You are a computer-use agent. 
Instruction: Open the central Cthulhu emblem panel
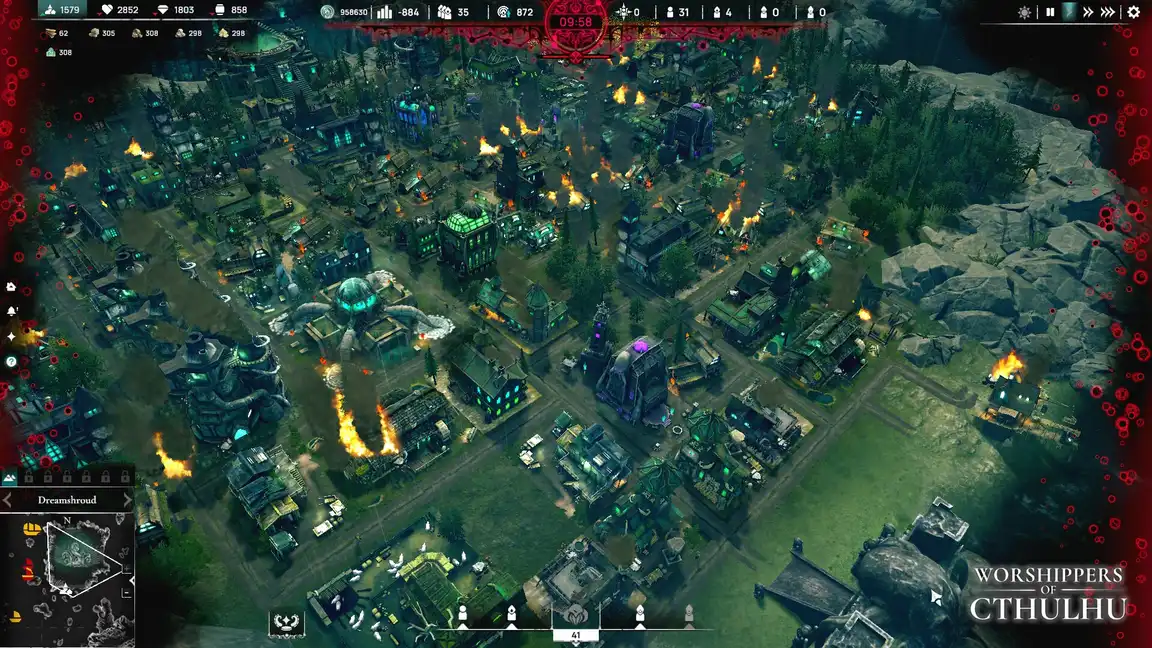[x=575, y=614]
